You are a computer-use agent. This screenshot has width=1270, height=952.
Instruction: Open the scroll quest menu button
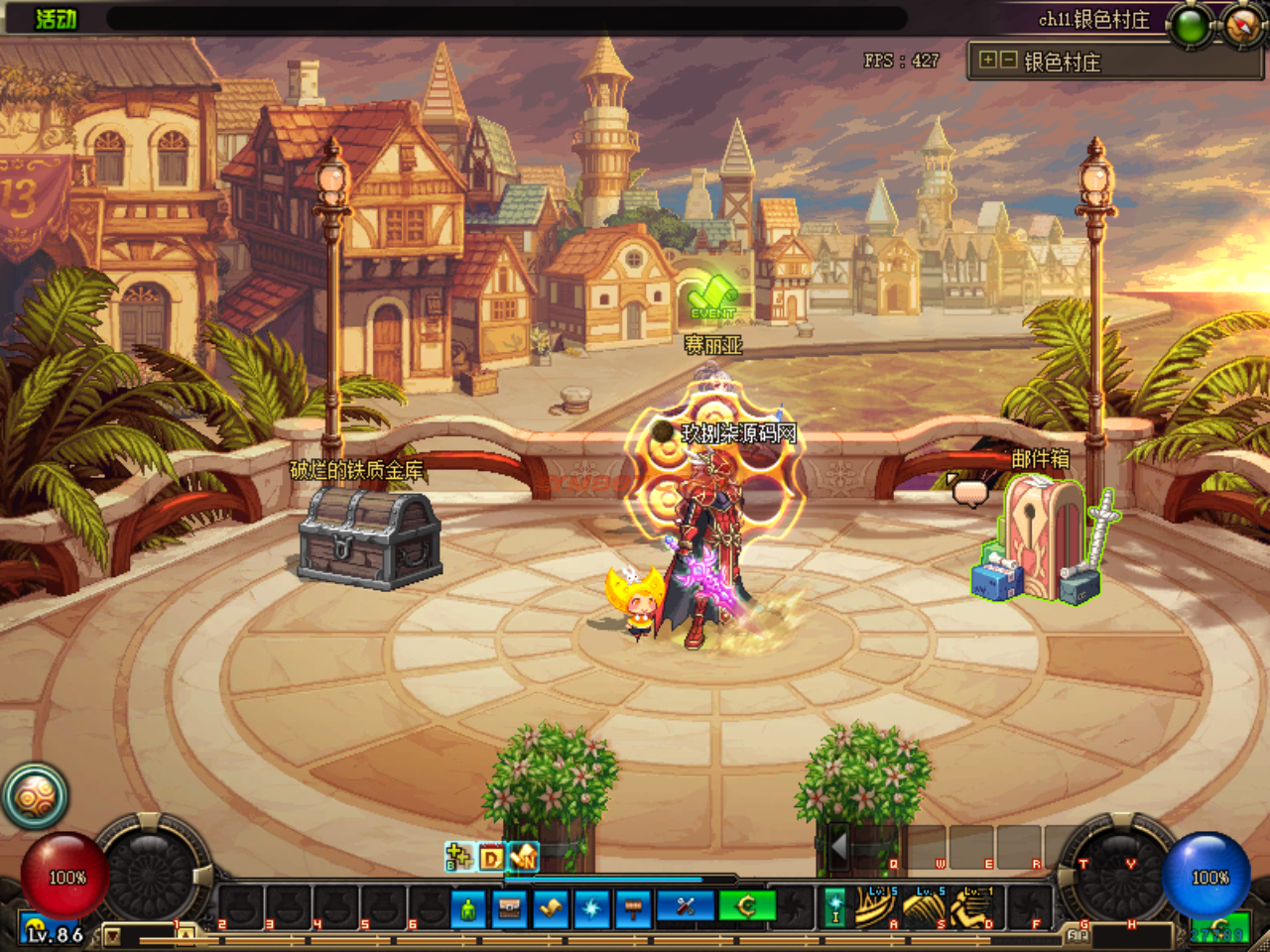552,907
